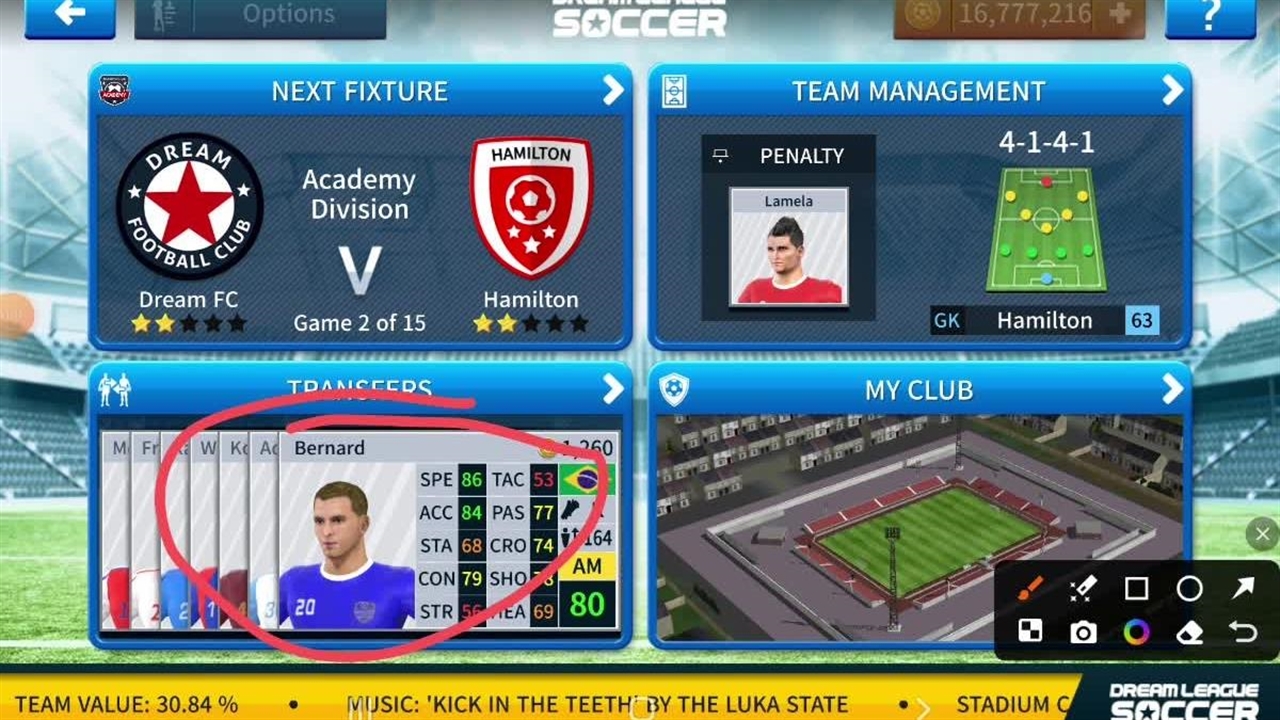Choose the Lamela penalty taker card
This screenshot has height=720, width=1280.
click(788, 245)
